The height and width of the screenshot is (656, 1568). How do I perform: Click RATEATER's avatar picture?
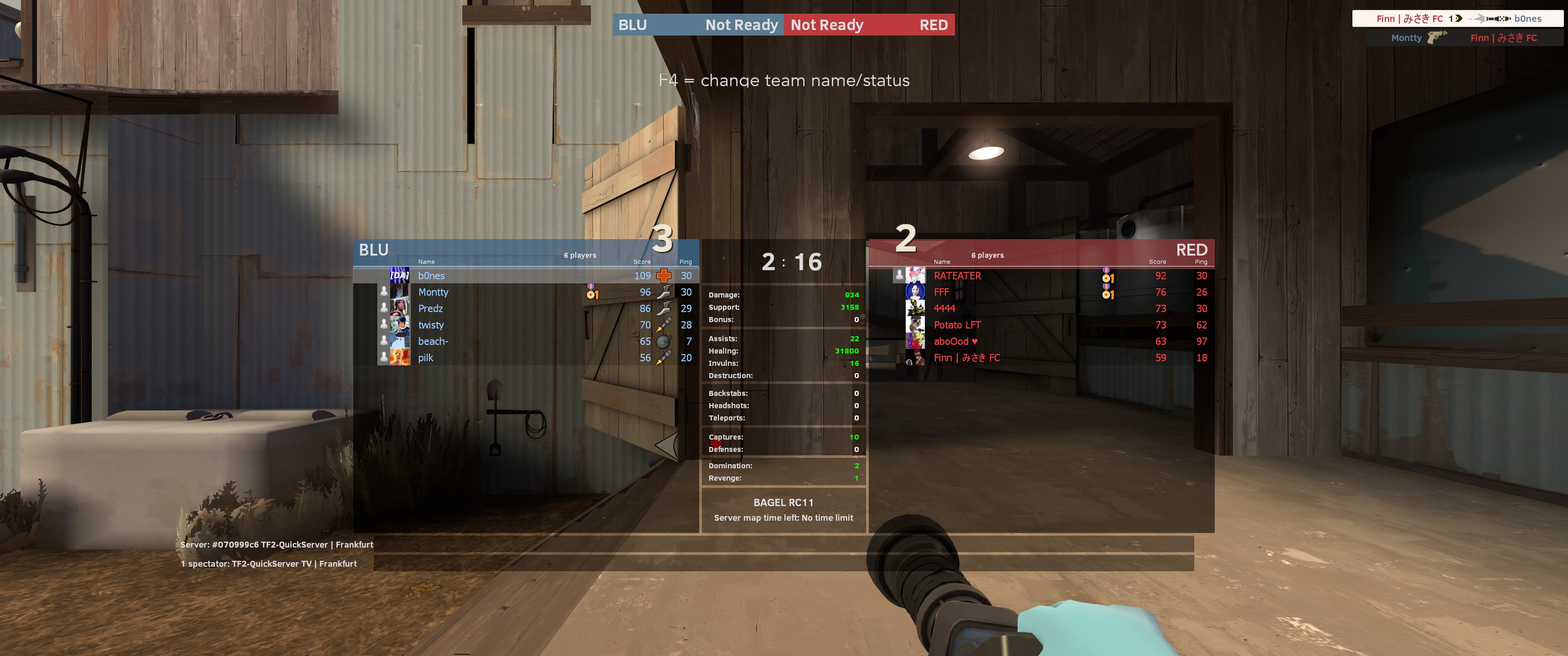pyautogui.click(x=915, y=276)
